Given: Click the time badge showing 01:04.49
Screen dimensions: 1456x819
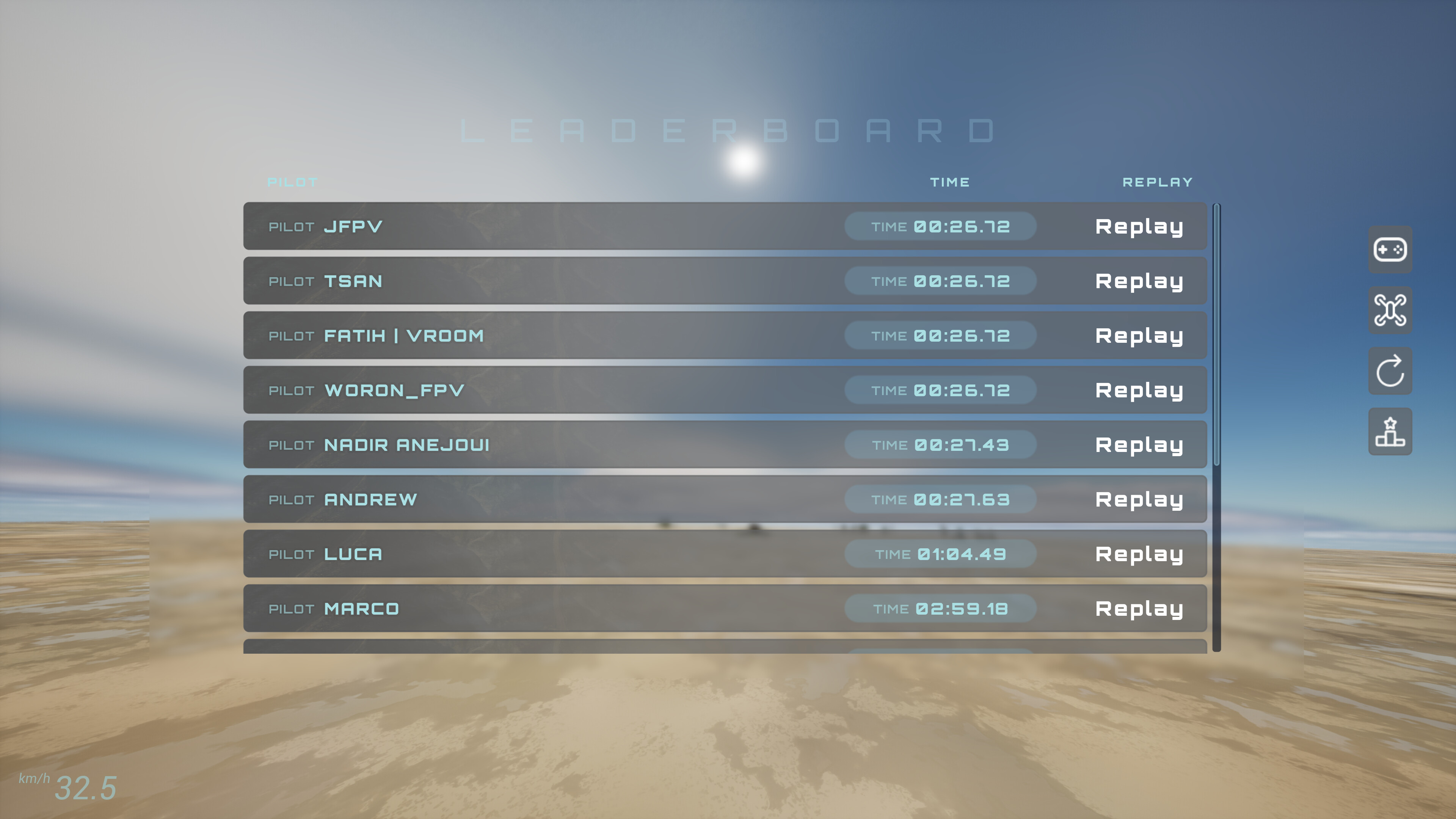Looking at the screenshot, I should (940, 554).
